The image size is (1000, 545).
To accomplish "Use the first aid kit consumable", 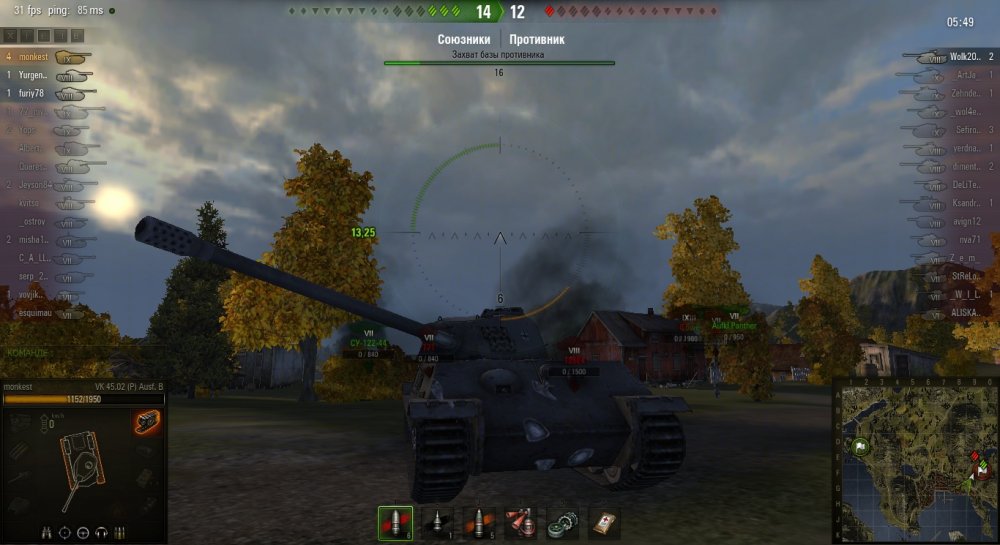I will (x=604, y=523).
